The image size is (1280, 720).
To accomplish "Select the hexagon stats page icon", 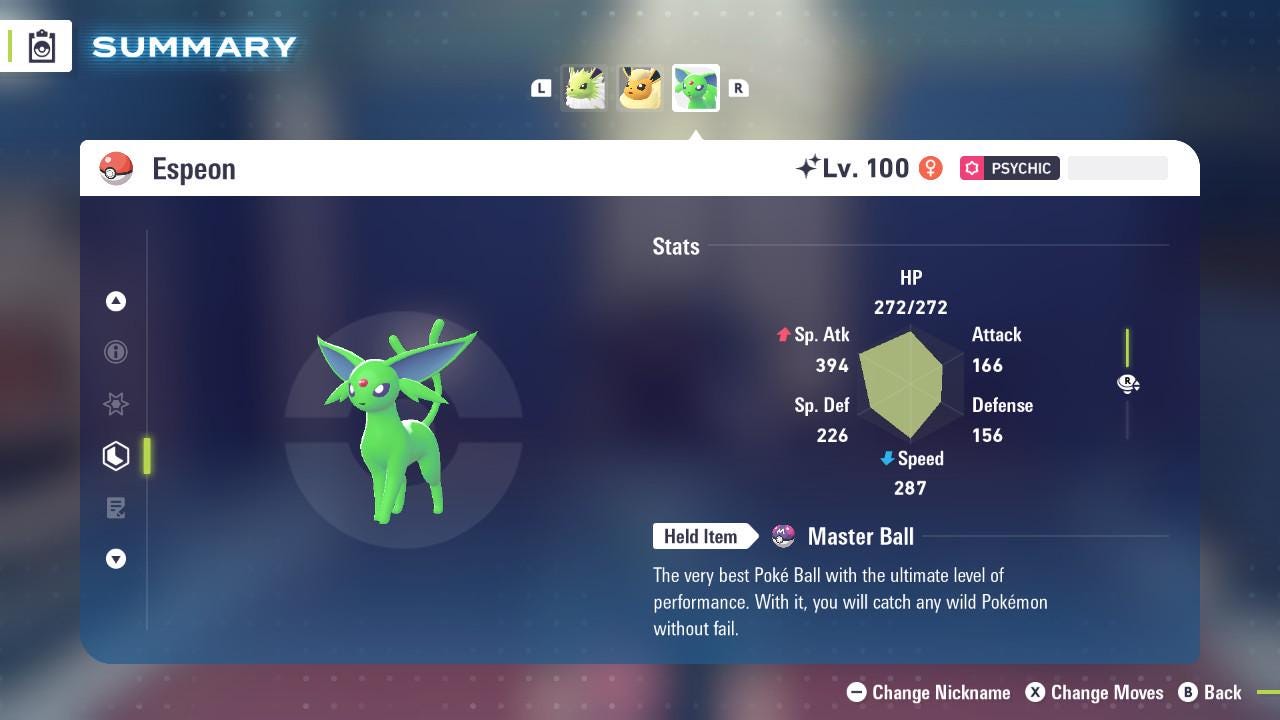I will tap(116, 456).
